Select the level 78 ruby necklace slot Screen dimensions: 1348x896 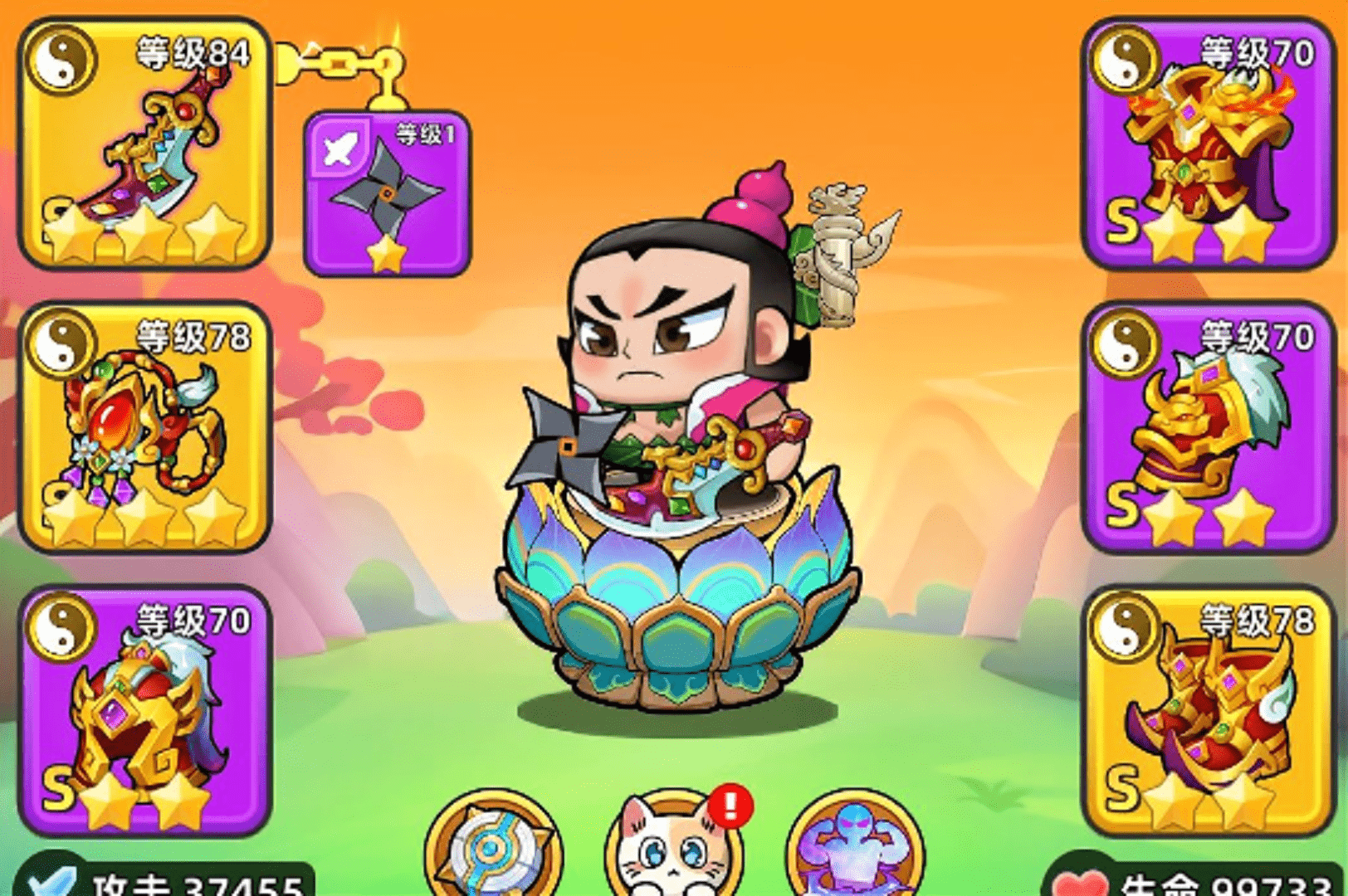click(145, 426)
